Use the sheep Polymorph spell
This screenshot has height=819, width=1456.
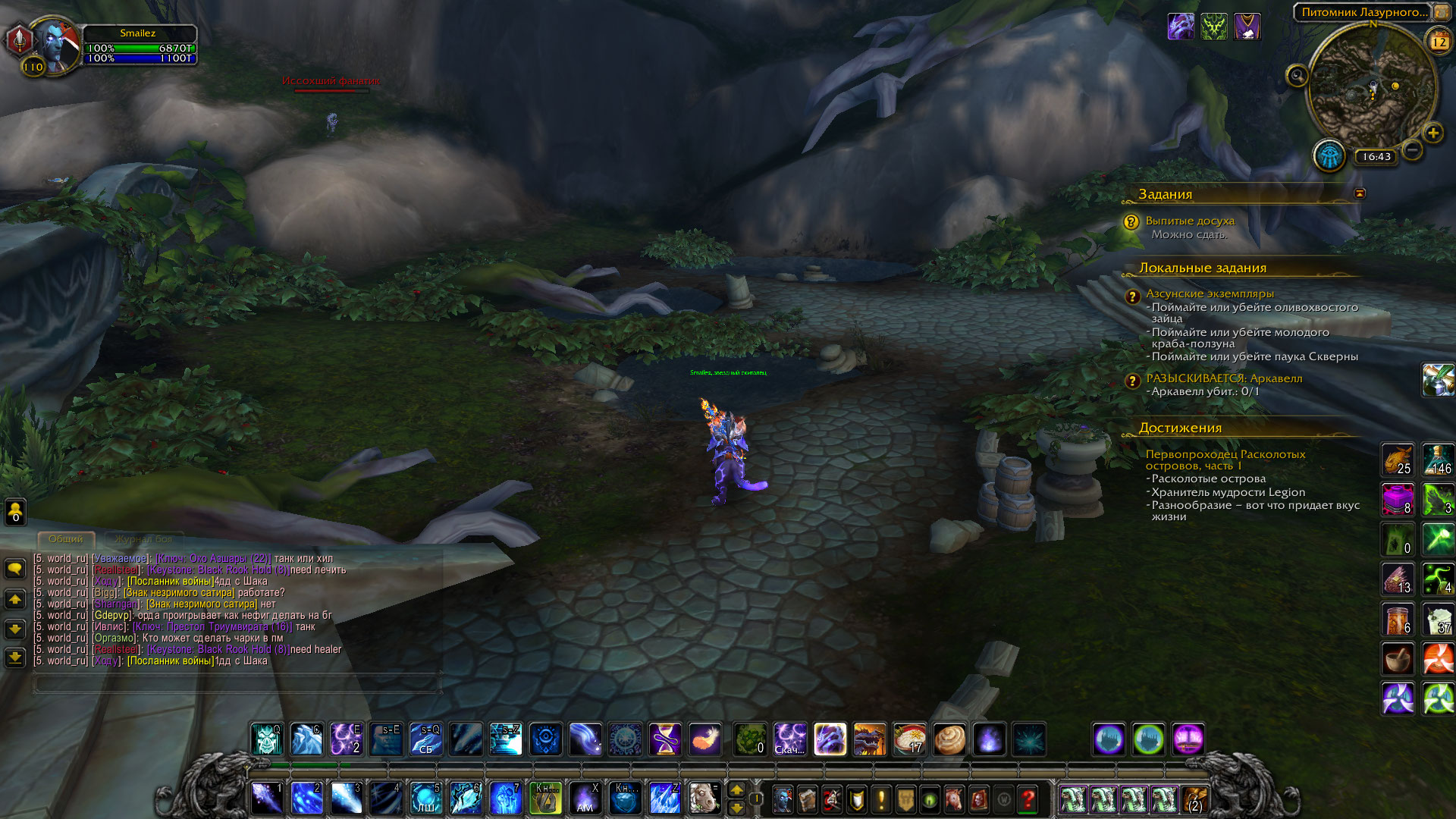(x=704, y=799)
